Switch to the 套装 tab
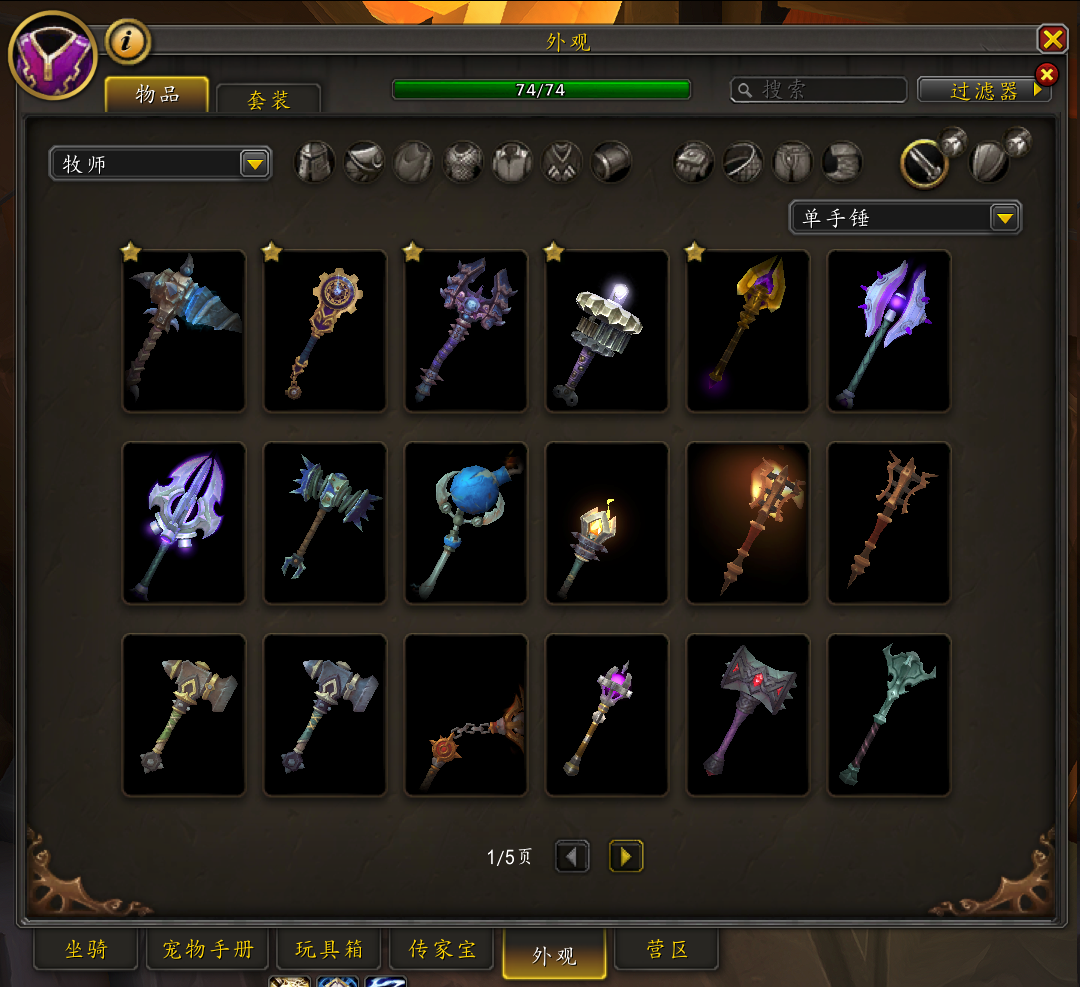1080x987 pixels. [268, 100]
